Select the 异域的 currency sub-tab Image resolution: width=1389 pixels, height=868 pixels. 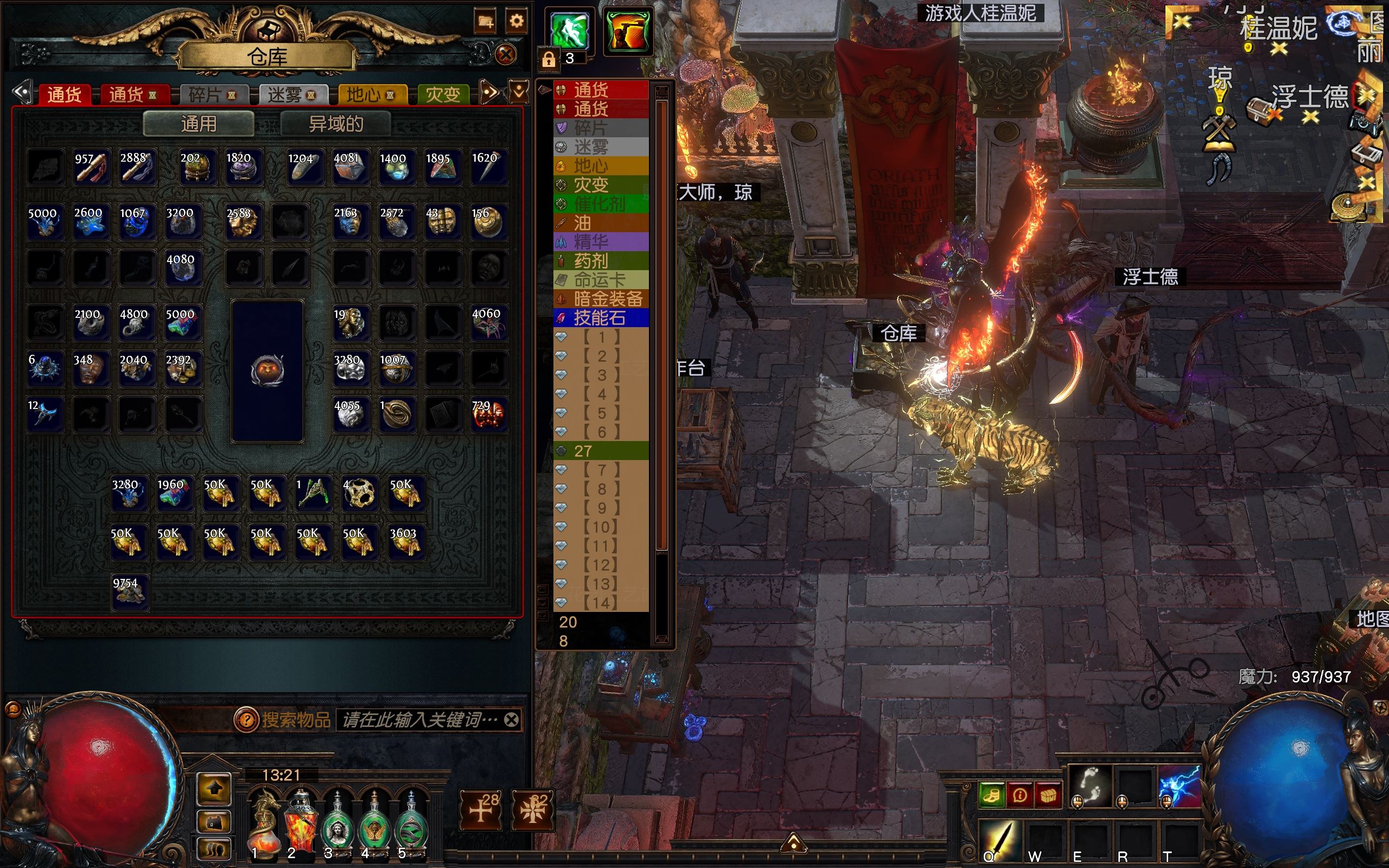pos(336,124)
